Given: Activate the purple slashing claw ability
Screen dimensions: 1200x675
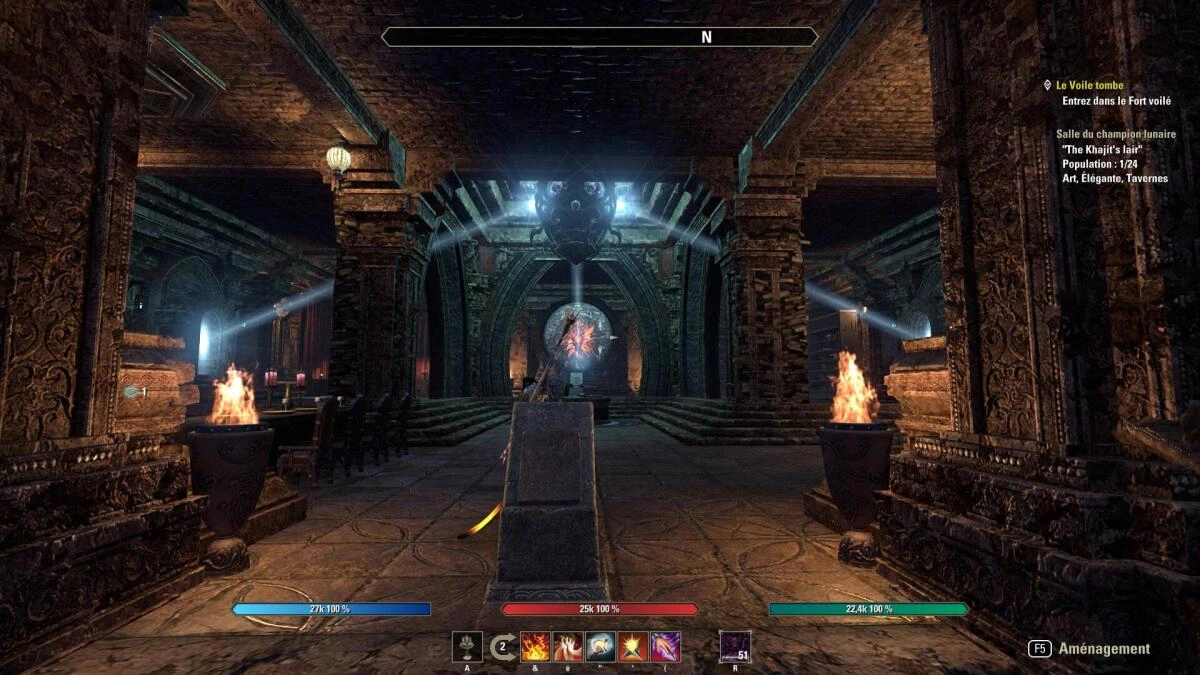Looking at the screenshot, I should tap(665, 647).
